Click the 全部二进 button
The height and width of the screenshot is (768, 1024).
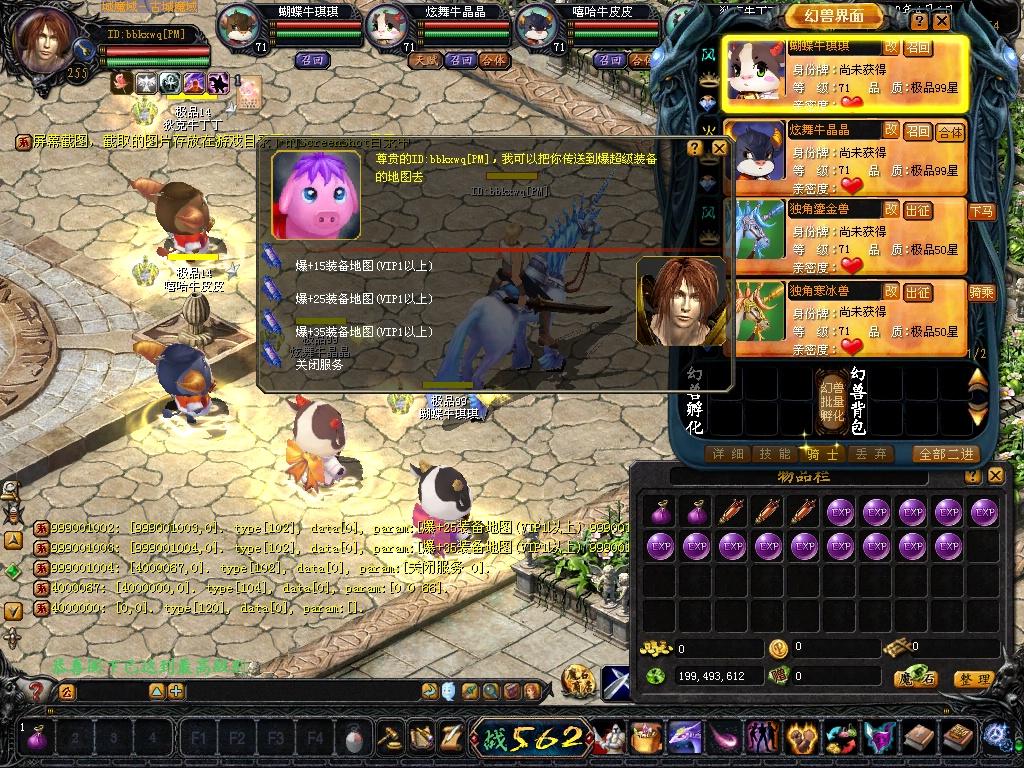tap(946, 454)
